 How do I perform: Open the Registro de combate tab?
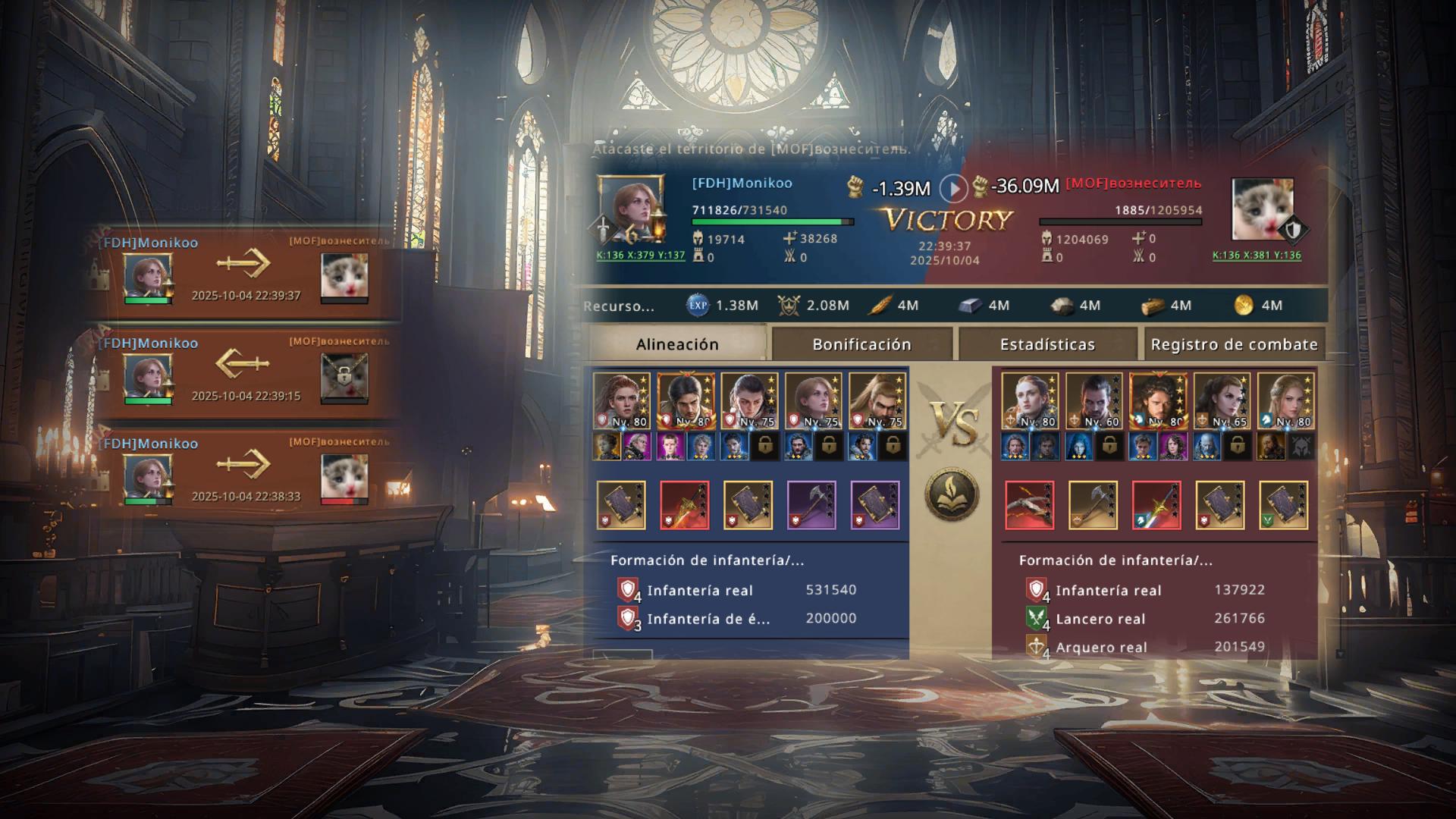pos(1234,344)
